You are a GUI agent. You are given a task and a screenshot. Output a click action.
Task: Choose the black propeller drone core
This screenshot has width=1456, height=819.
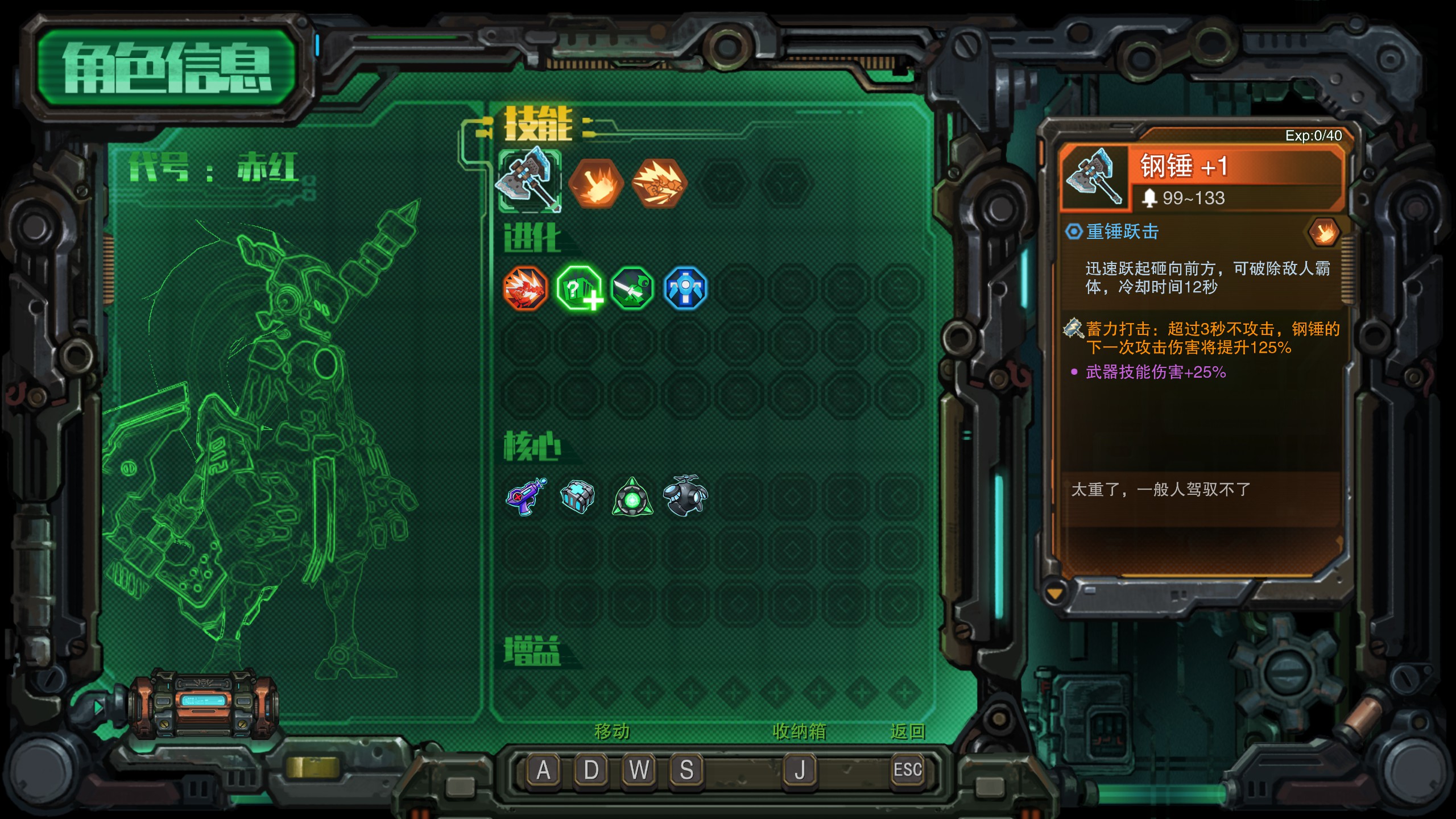(x=685, y=497)
